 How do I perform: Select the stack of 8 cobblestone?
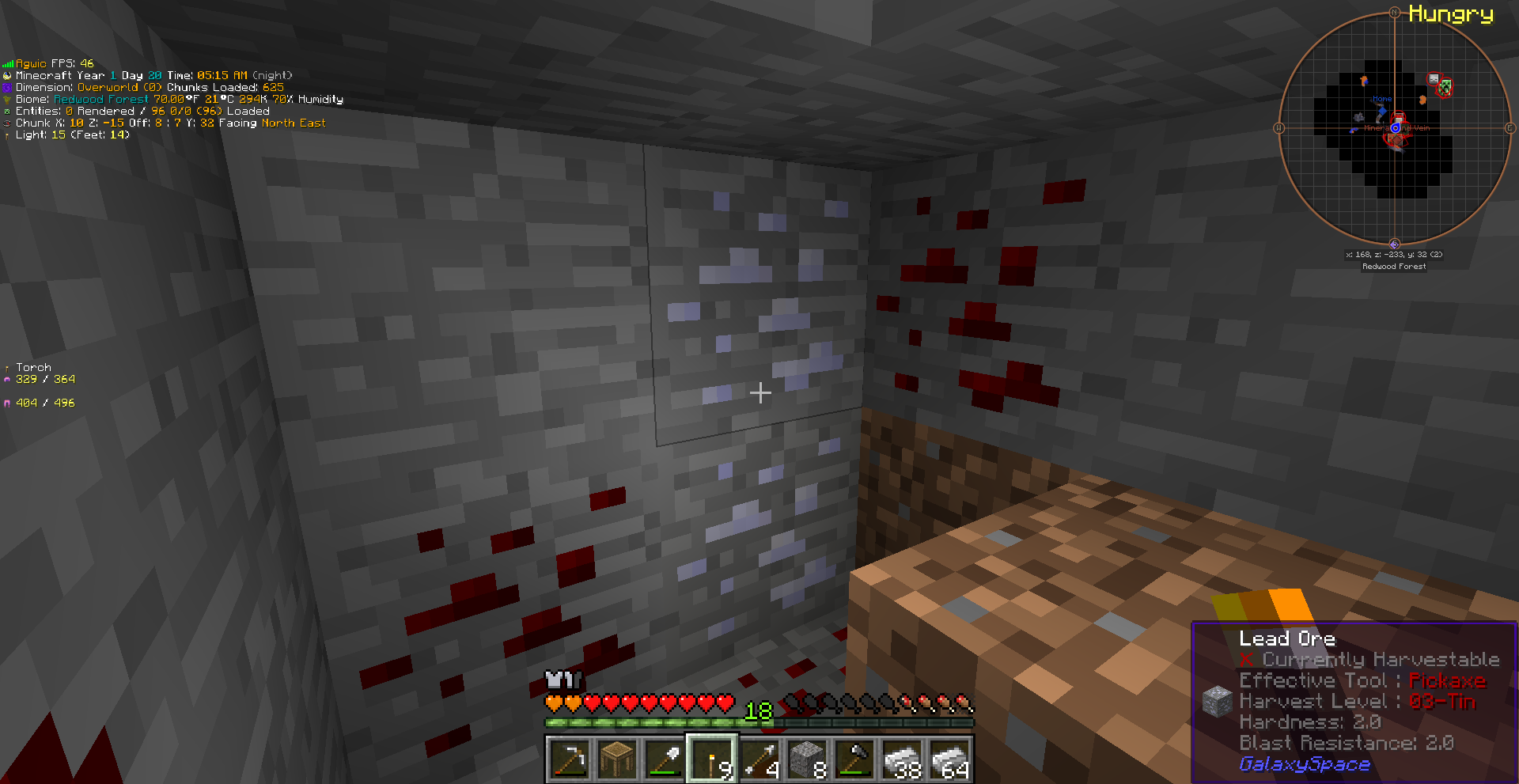click(806, 760)
